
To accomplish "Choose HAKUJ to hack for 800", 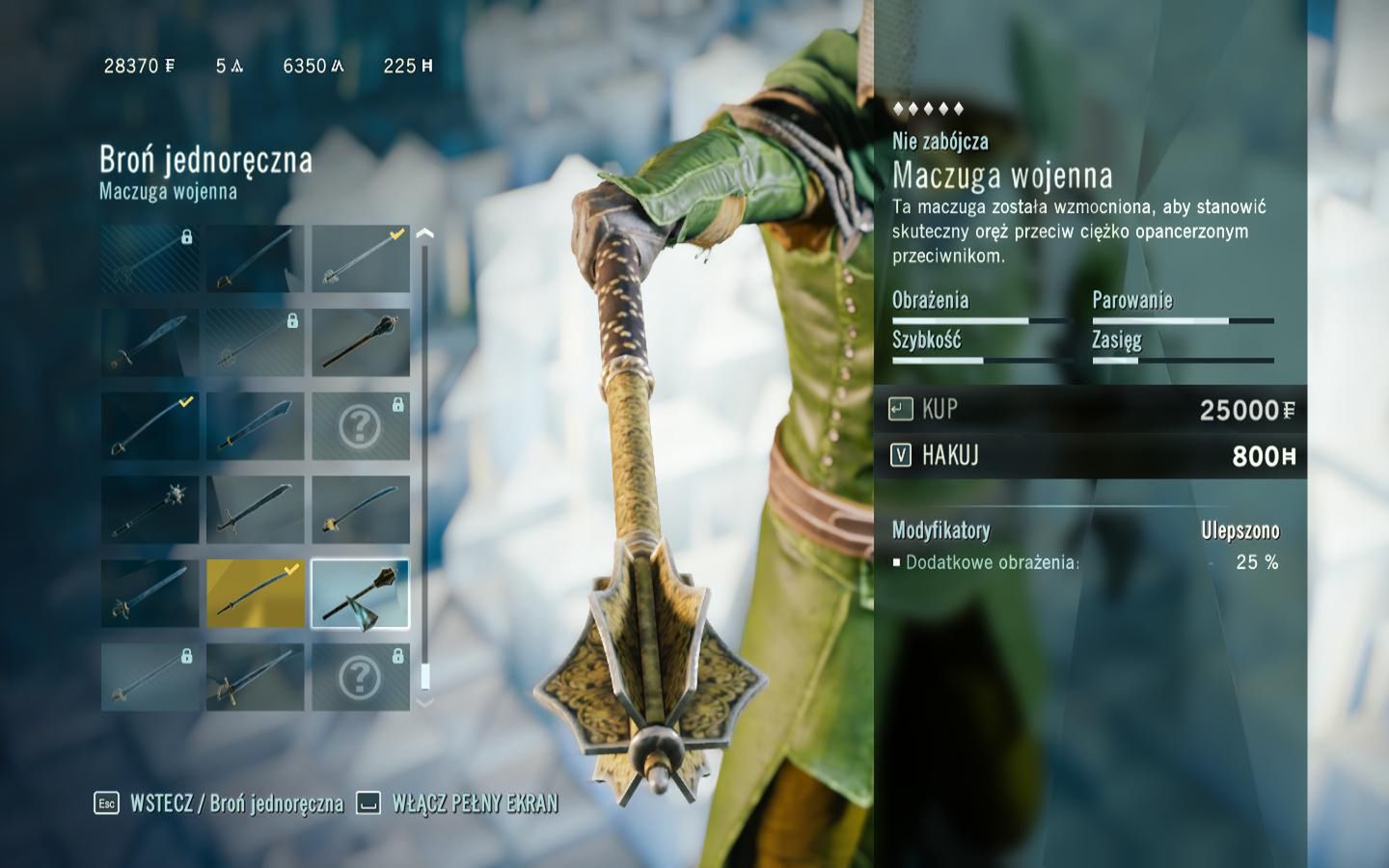I will 1090,455.
